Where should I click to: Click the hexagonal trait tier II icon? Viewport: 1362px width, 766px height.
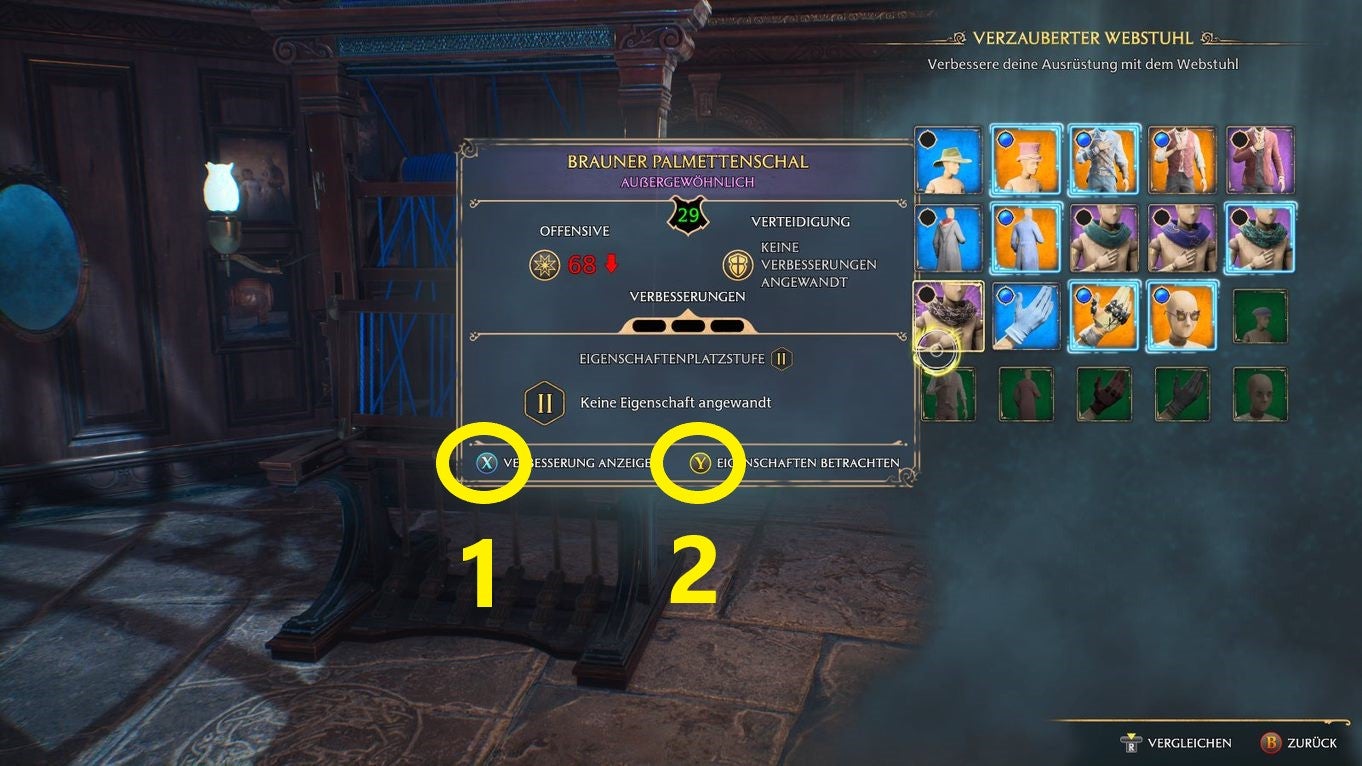[544, 400]
